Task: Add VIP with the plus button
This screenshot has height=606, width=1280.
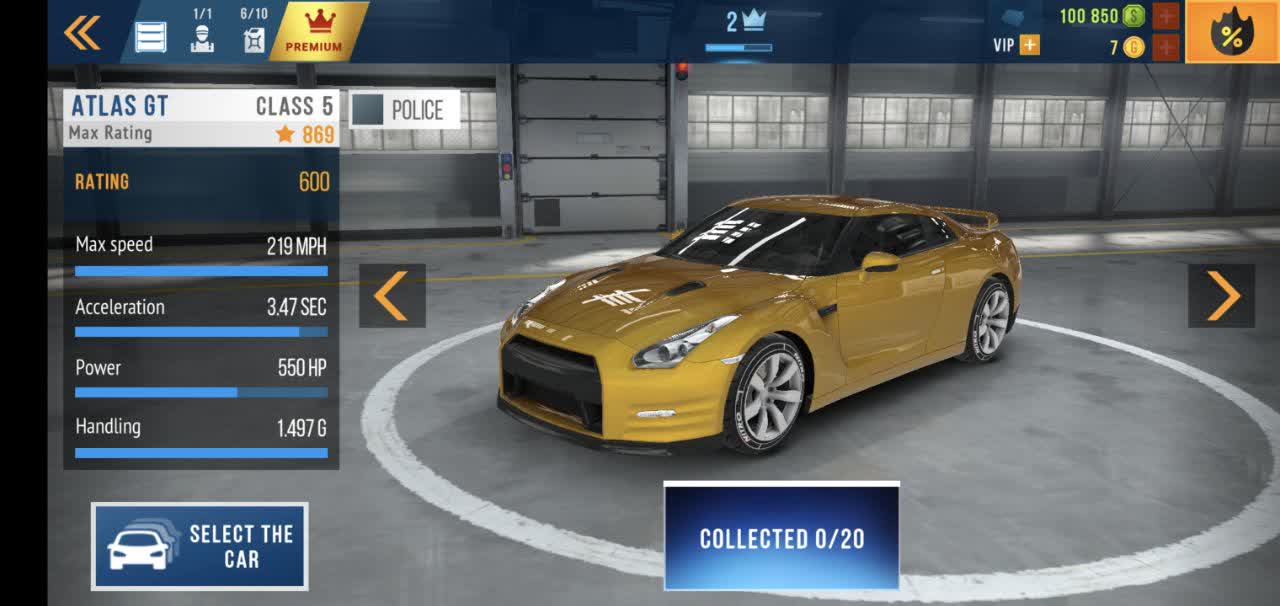Action: tap(1029, 45)
